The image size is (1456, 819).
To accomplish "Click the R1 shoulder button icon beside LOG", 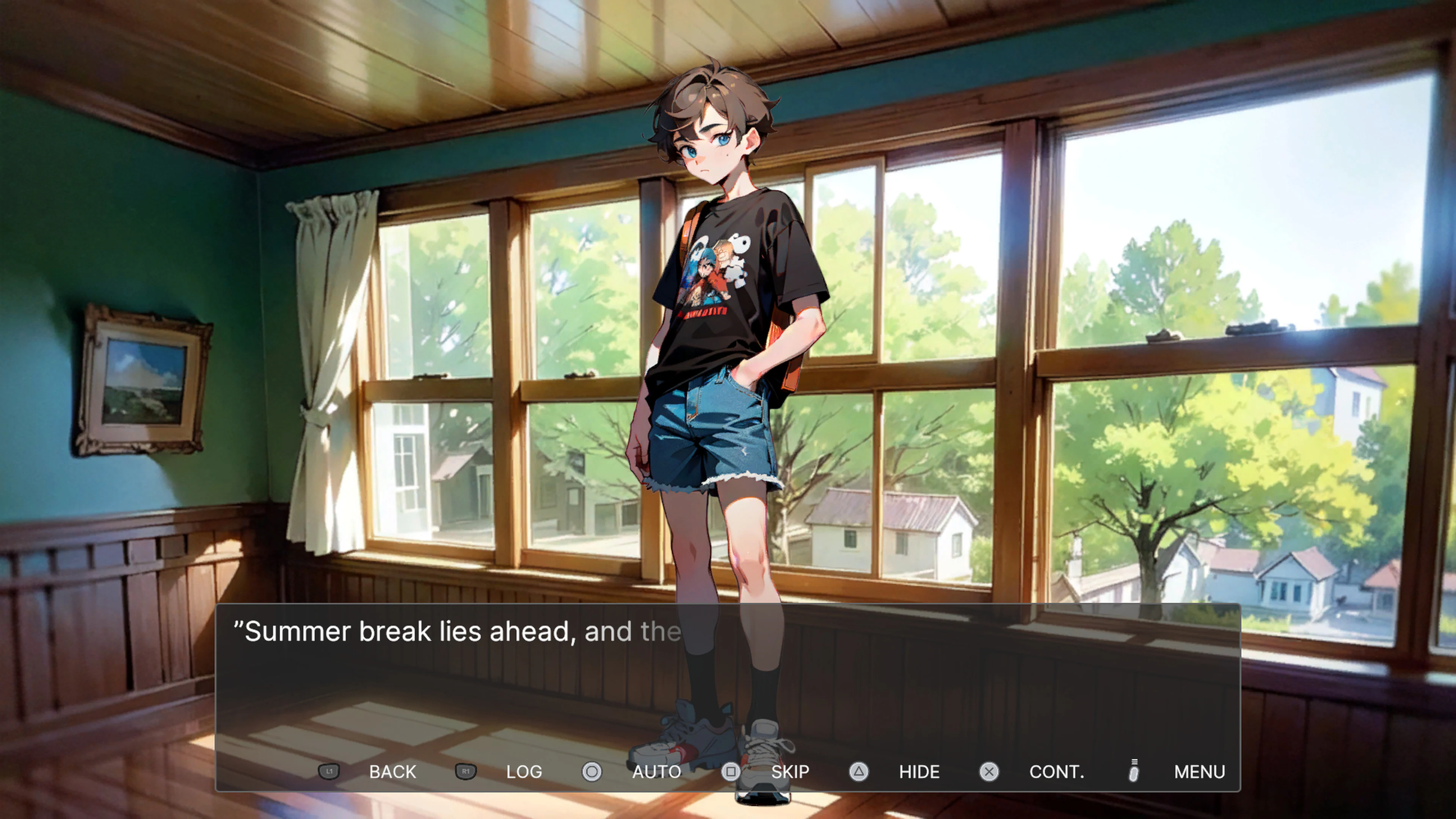I will 465,772.
